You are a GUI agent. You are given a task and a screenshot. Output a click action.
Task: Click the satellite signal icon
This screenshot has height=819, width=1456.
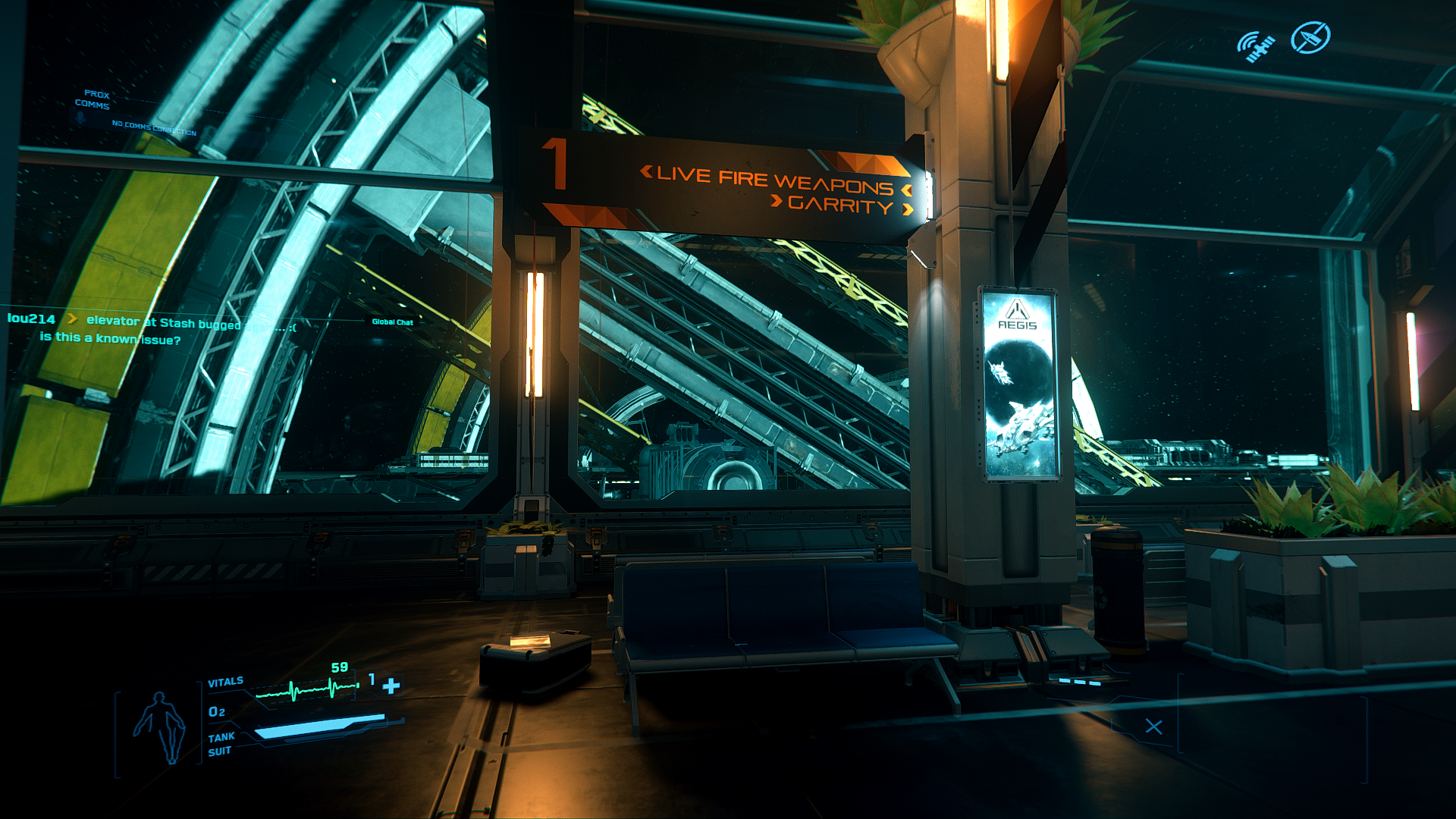pos(1255,45)
